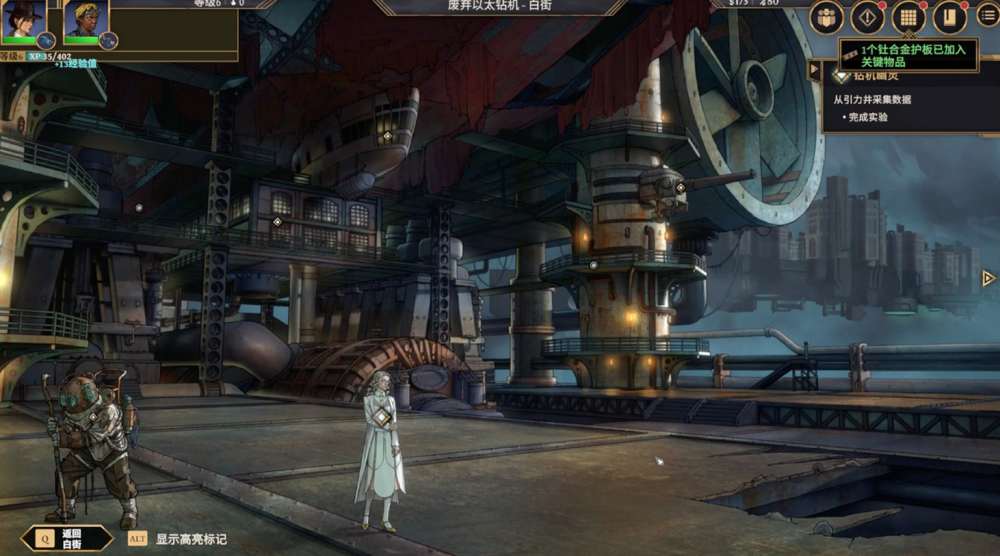The height and width of the screenshot is (556, 1000).
Task: Select the yellow-bandana character portrait
Action: (86, 22)
